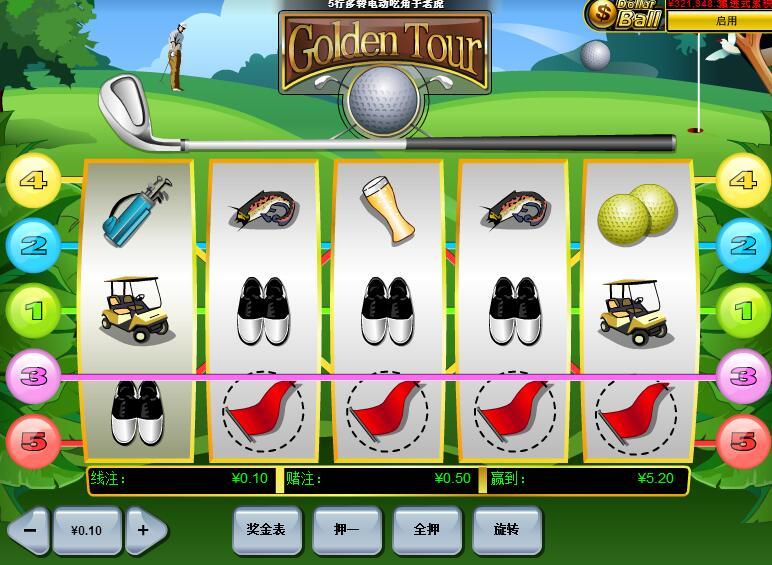Increase coin value with the plus button
The image size is (772, 565).
[x=145, y=530]
